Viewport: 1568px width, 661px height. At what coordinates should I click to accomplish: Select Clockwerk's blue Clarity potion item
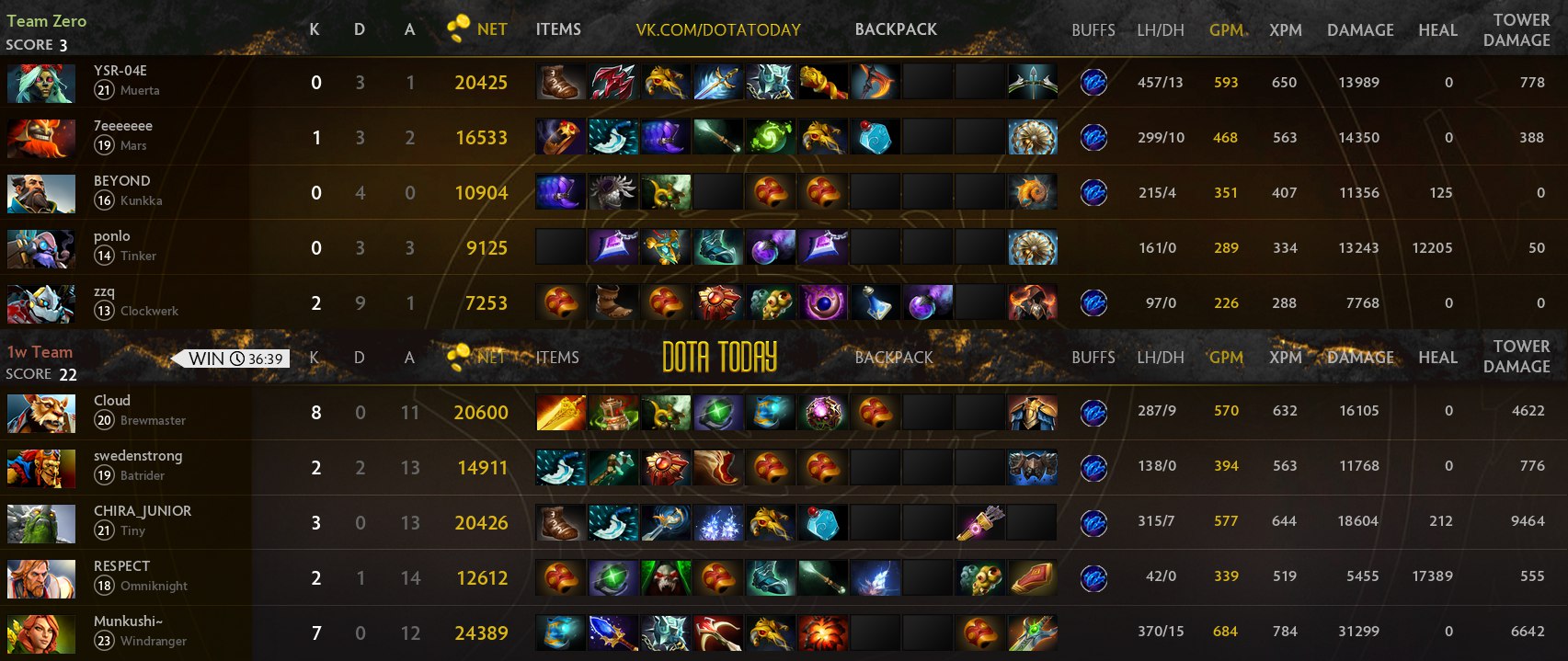tap(875, 302)
